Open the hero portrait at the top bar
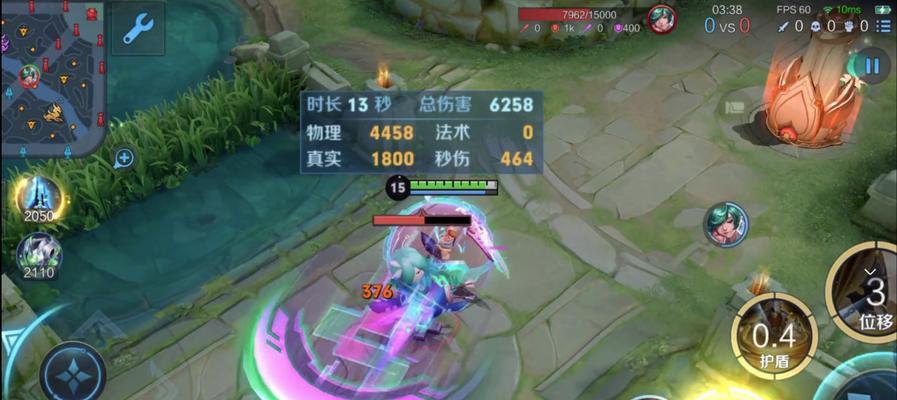The width and height of the screenshot is (897, 400). coord(660,18)
